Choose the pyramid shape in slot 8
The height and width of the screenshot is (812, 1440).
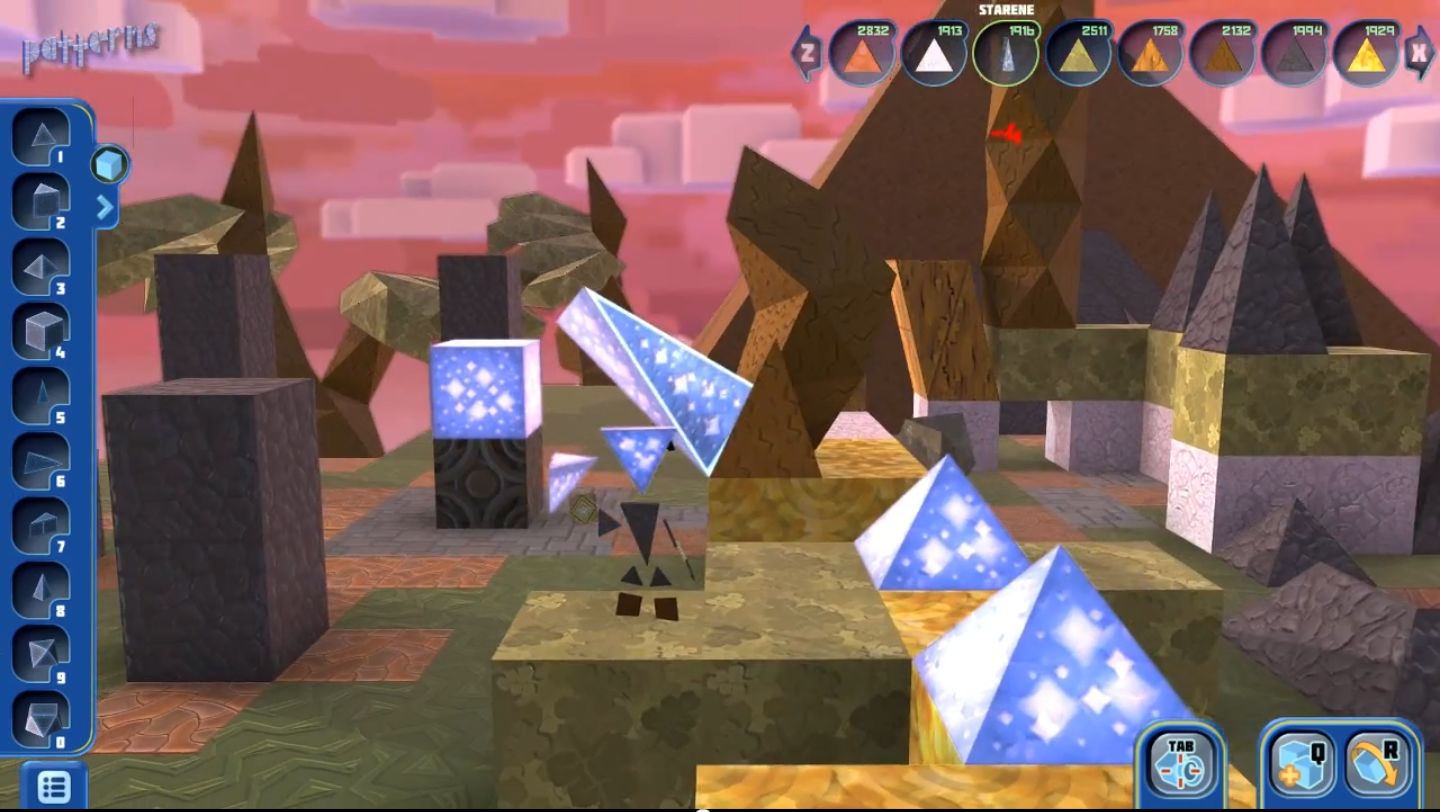41,590
